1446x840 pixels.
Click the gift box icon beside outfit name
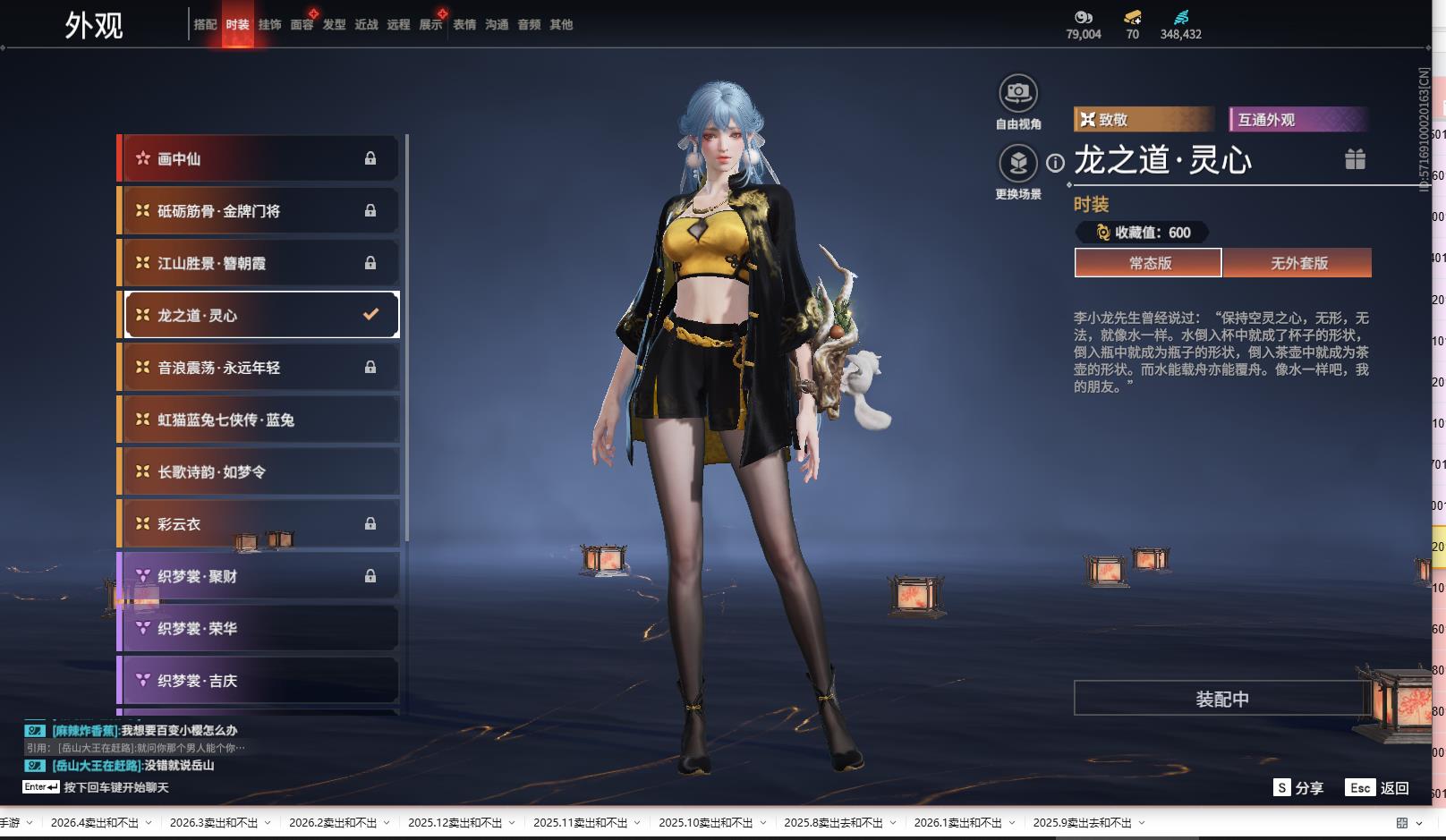(x=1355, y=159)
